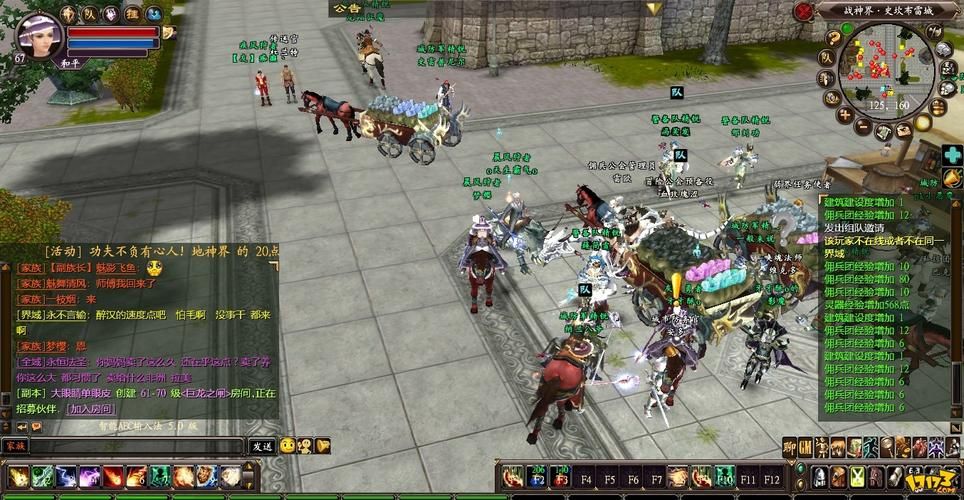Use the F3 red potion hotkey slot

563,475
